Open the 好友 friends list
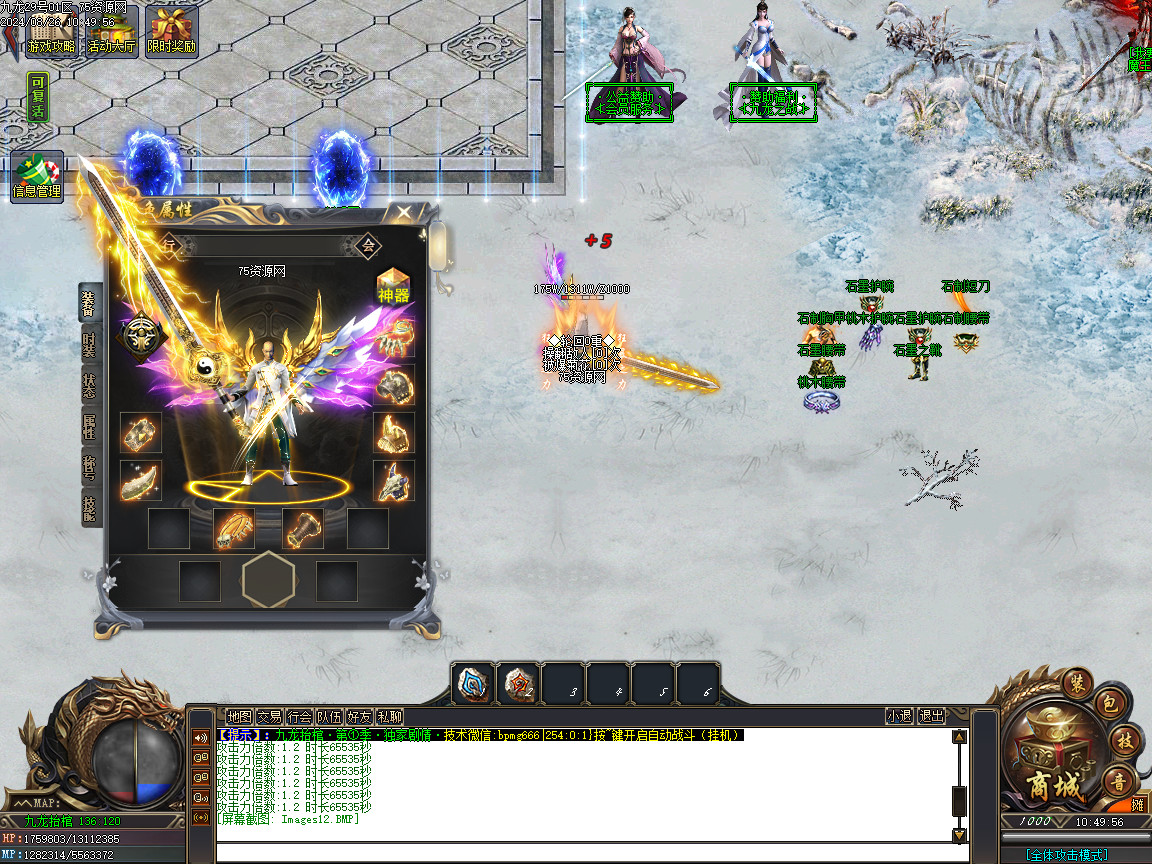The image size is (1152, 864). [360, 717]
